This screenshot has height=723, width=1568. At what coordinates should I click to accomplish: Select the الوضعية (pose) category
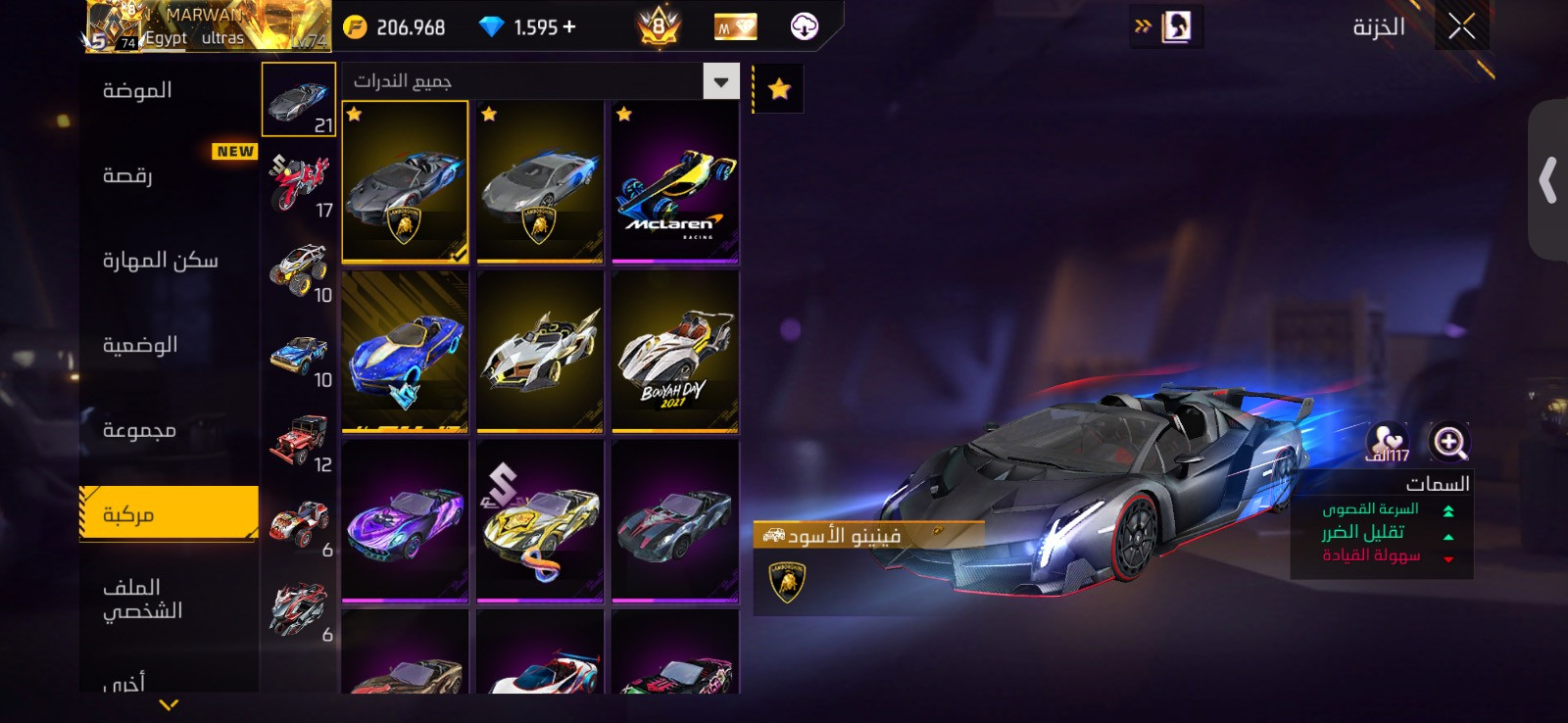(140, 346)
